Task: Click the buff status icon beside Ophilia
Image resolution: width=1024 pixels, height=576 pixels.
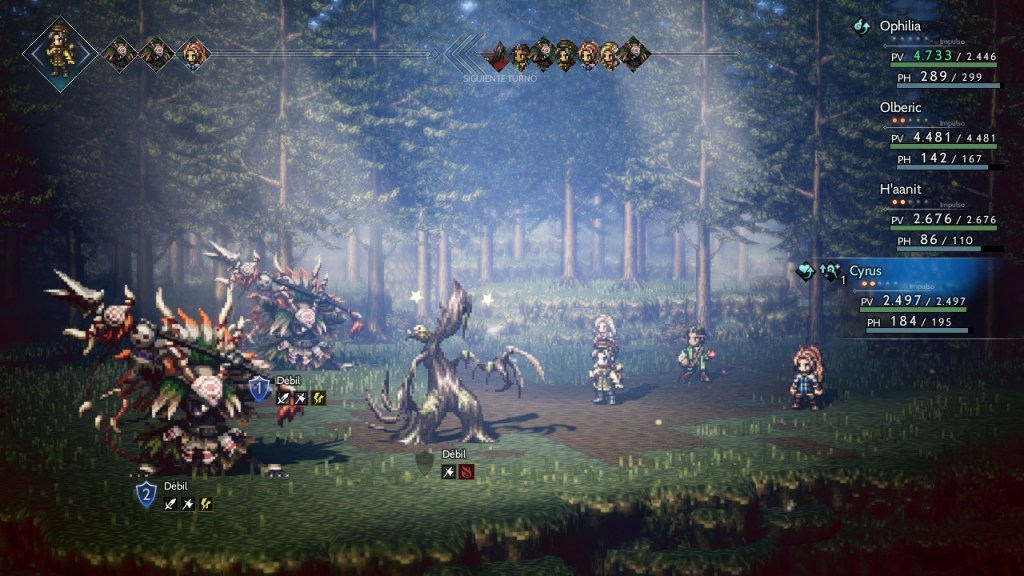Action: (x=862, y=27)
